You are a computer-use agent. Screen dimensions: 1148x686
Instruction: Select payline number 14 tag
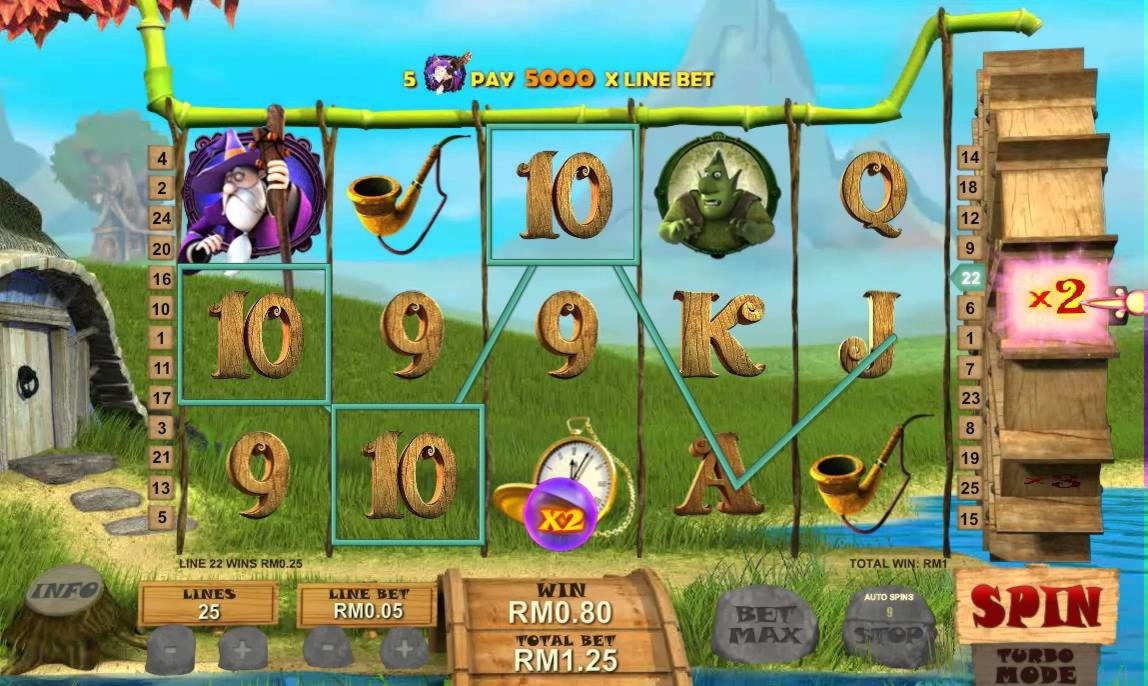(x=968, y=157)
